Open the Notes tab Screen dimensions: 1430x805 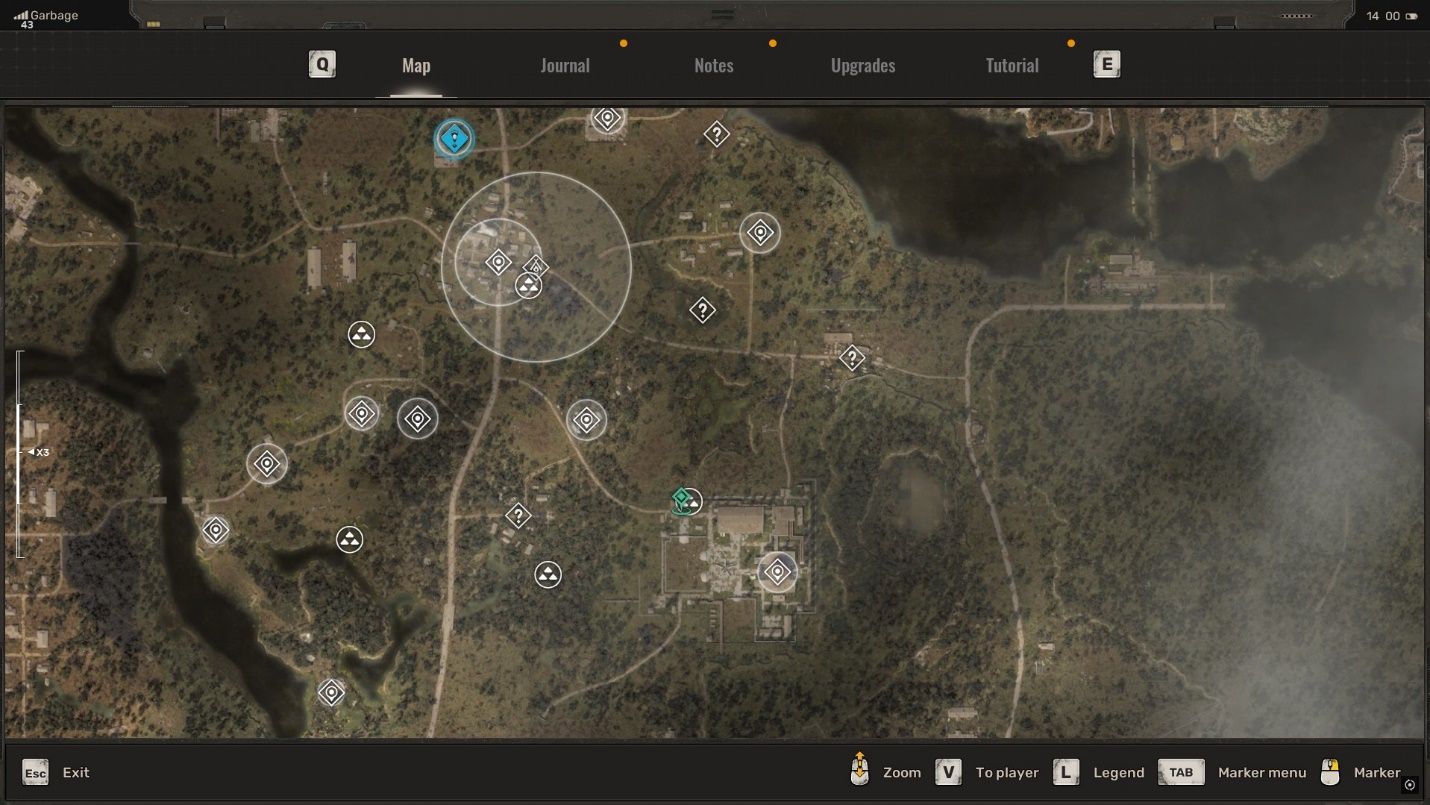tap(713, 66)
